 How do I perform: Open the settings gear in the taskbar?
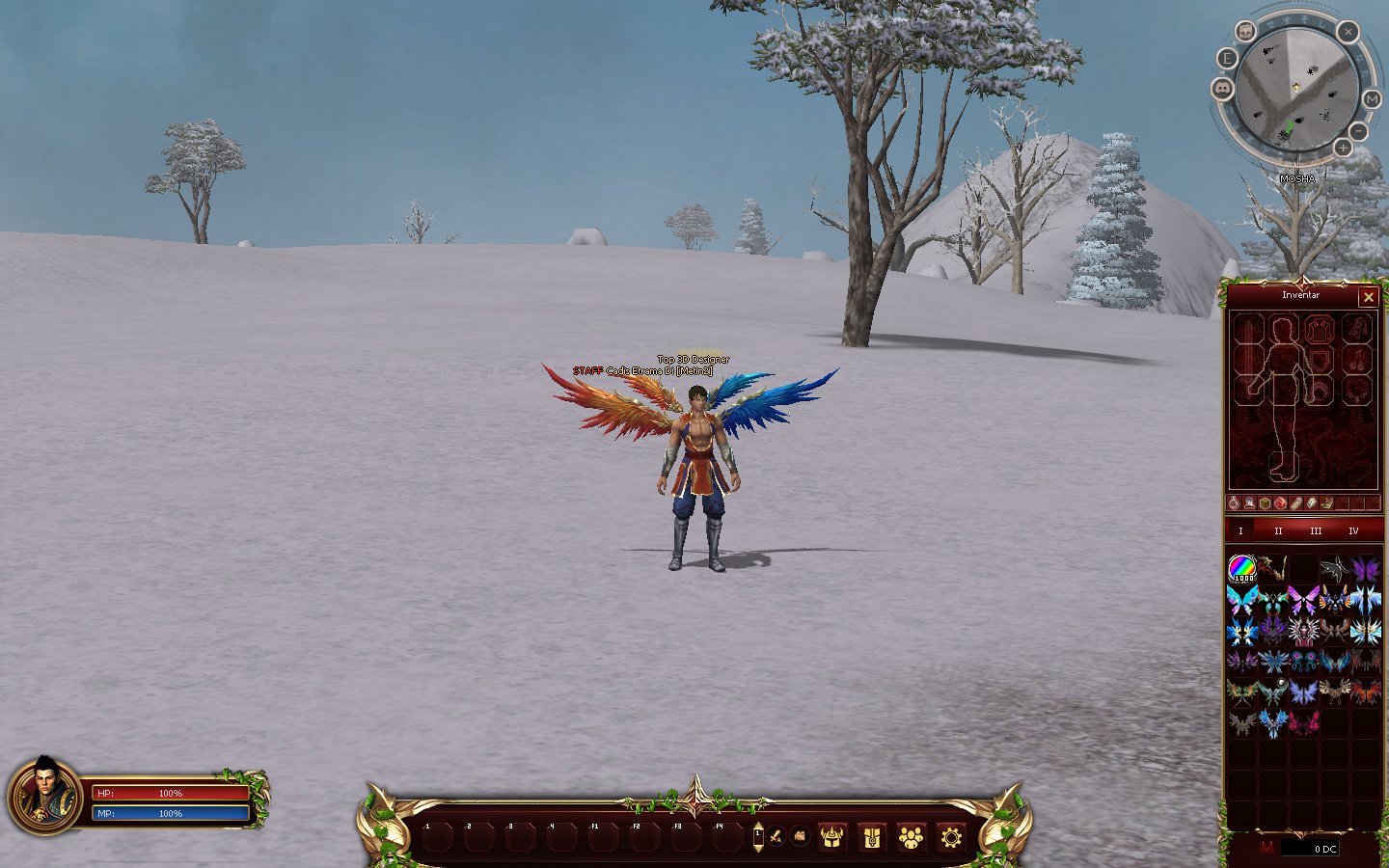tap(950, 837)
